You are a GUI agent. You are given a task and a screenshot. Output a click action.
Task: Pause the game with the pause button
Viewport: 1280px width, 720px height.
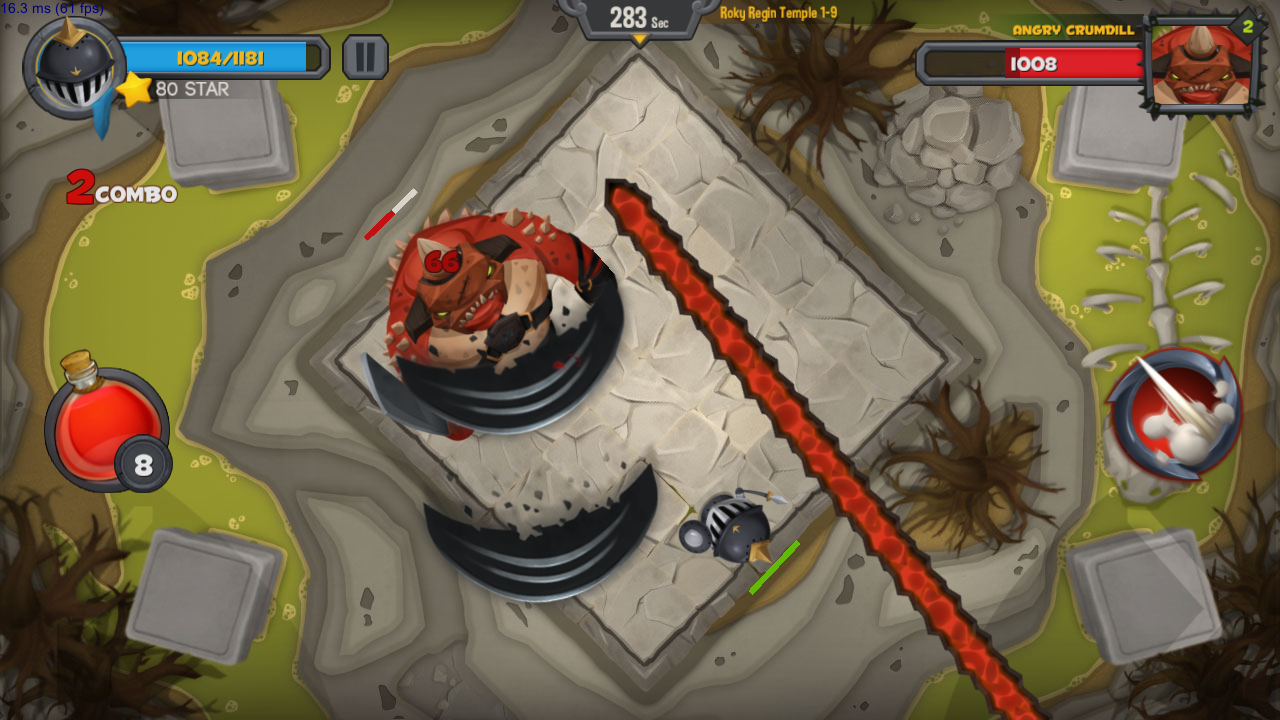[365, 57]
